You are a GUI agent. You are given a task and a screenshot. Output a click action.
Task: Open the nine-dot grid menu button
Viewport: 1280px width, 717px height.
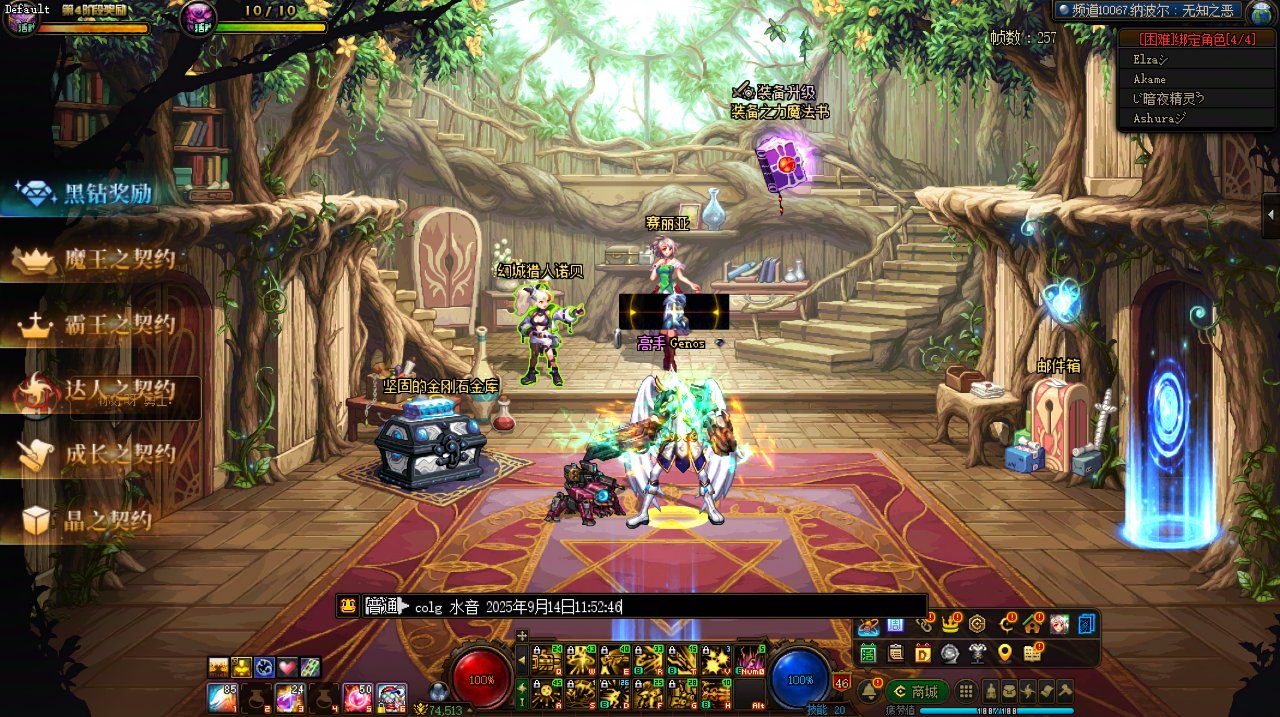coord(966,691)
